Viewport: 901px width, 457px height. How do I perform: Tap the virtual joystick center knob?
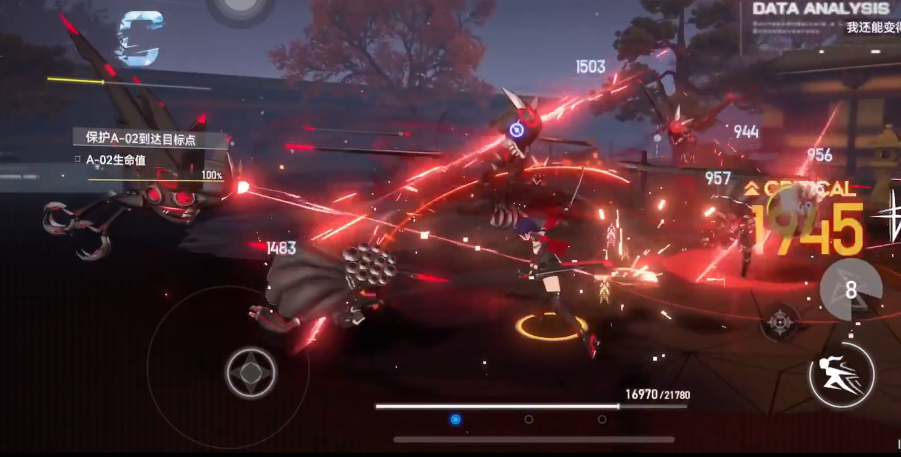[250, 373]
